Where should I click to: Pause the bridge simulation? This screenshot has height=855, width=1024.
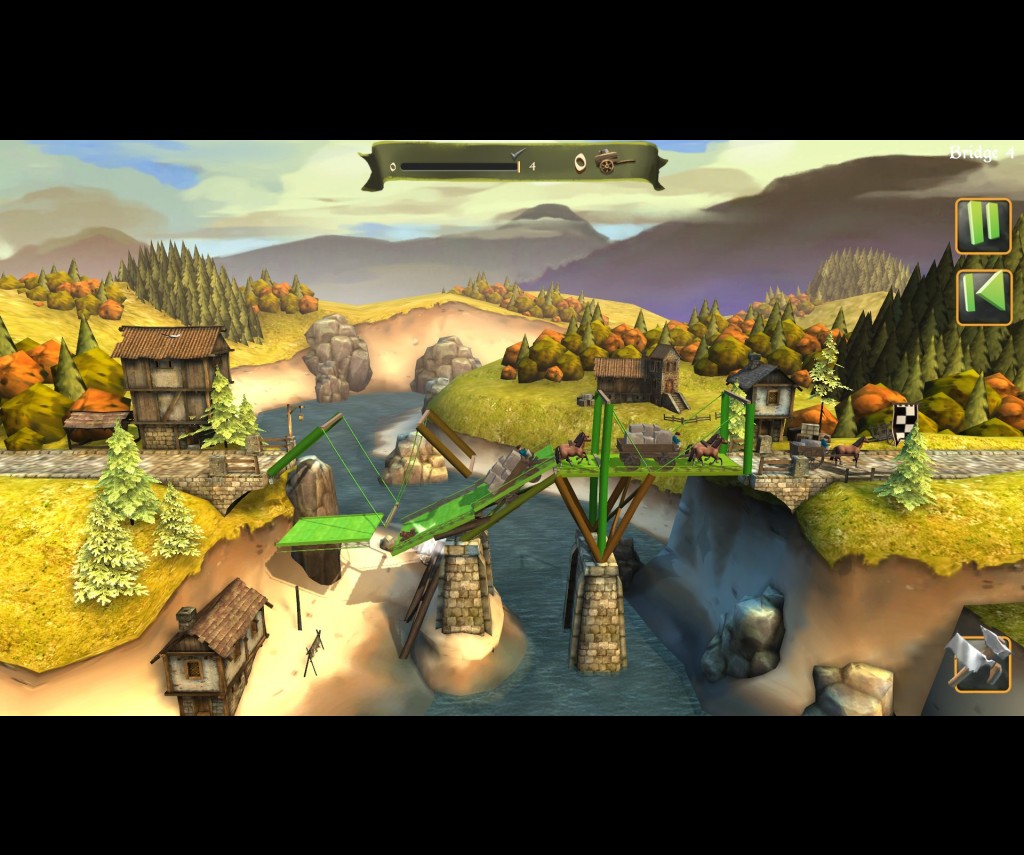[983, 226]
